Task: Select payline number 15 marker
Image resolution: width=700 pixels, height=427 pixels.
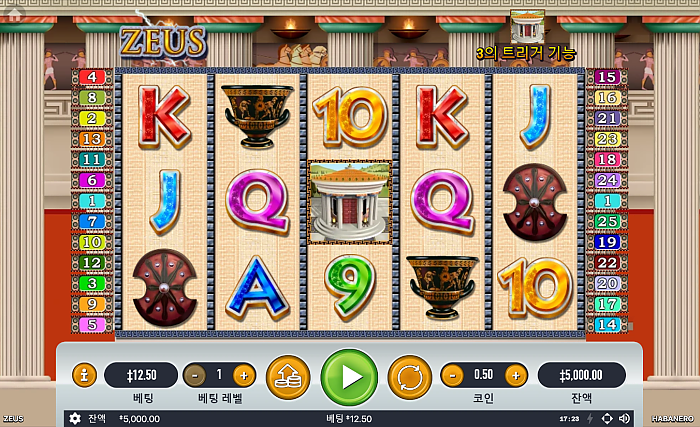Action: coord(607,77)
